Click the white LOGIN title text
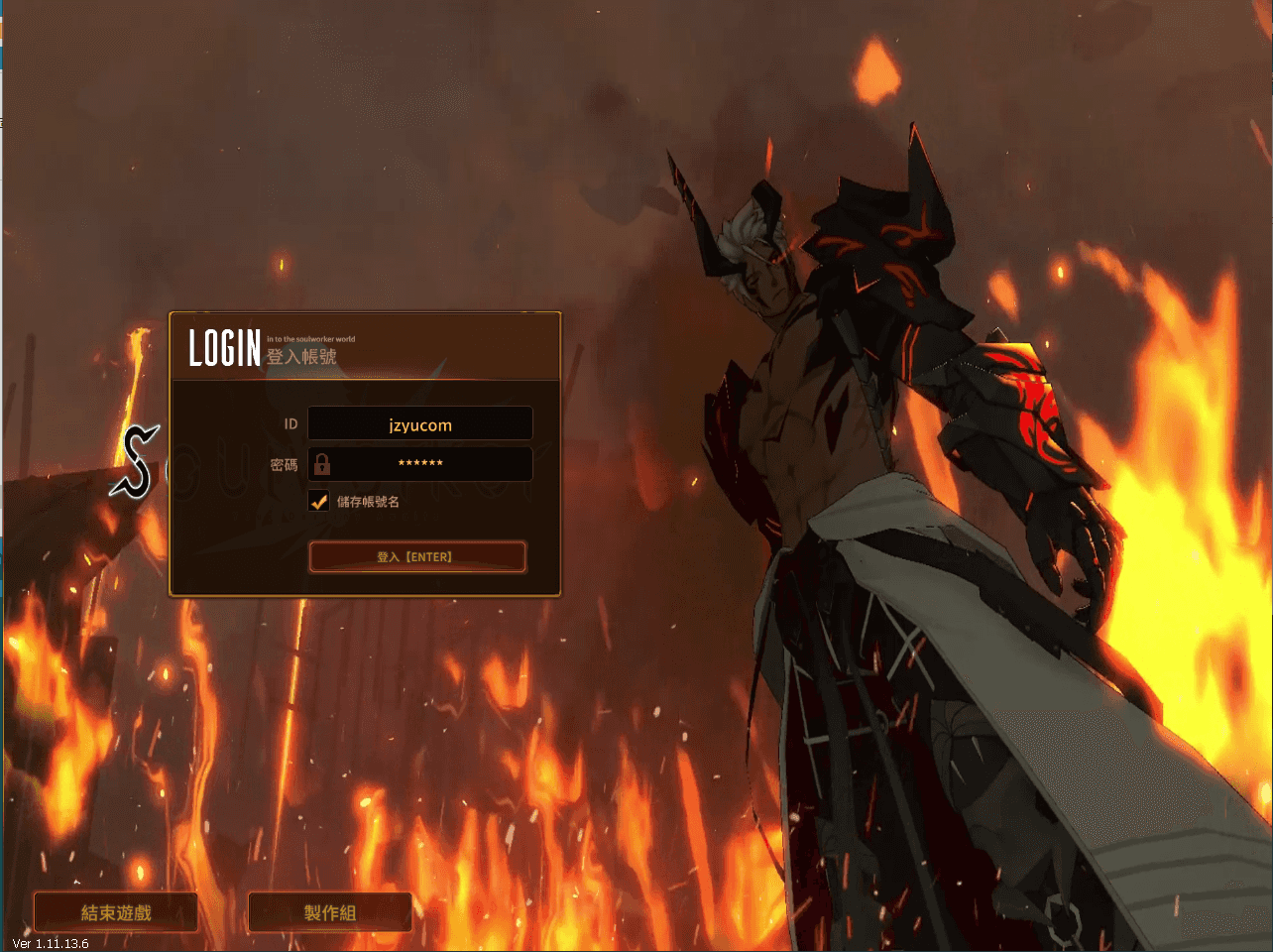Image resolution: width=1273 pixels, height=952 pixels. coord(224,348)
